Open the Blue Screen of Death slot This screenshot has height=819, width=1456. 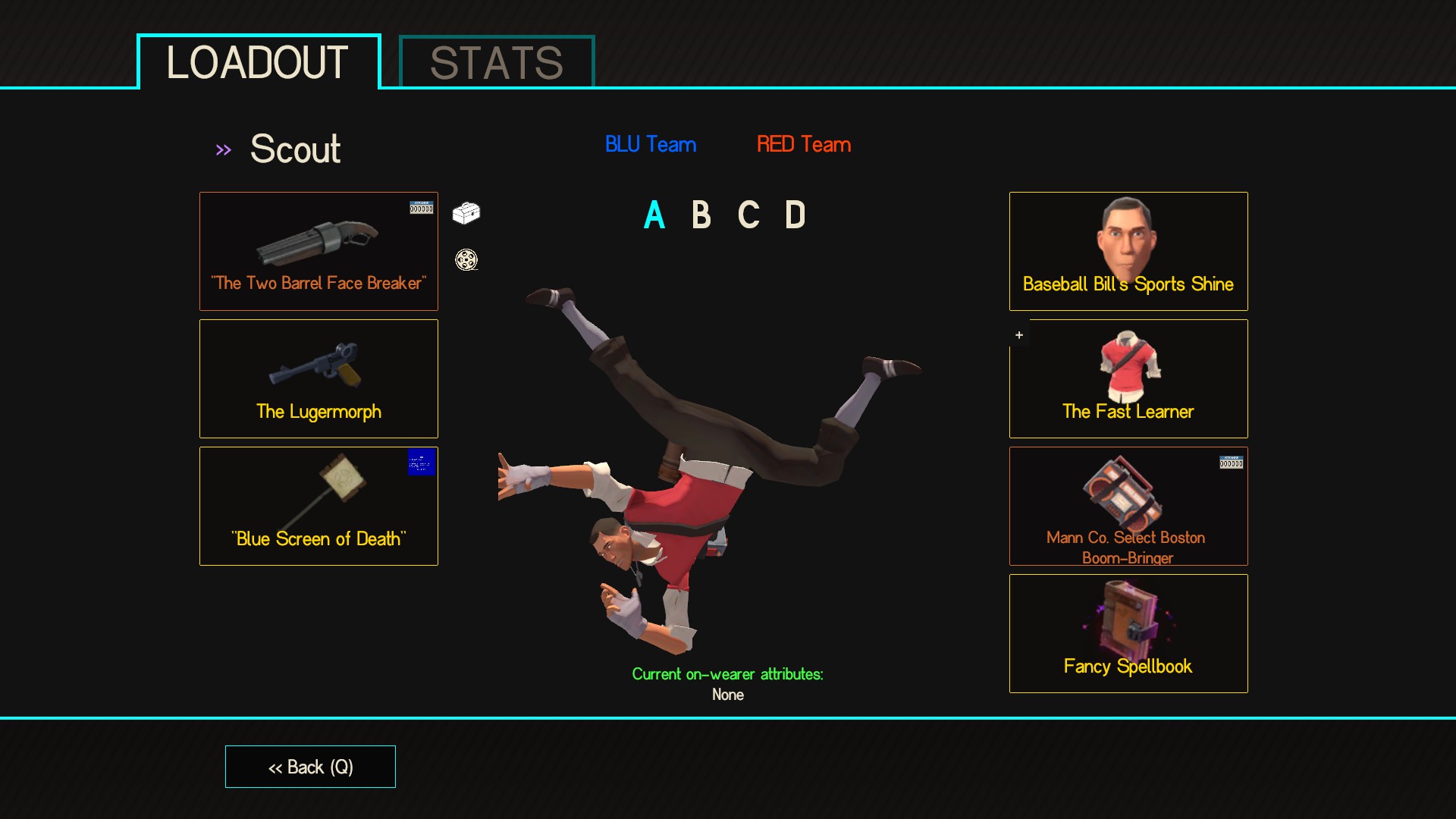coord(318,506)
